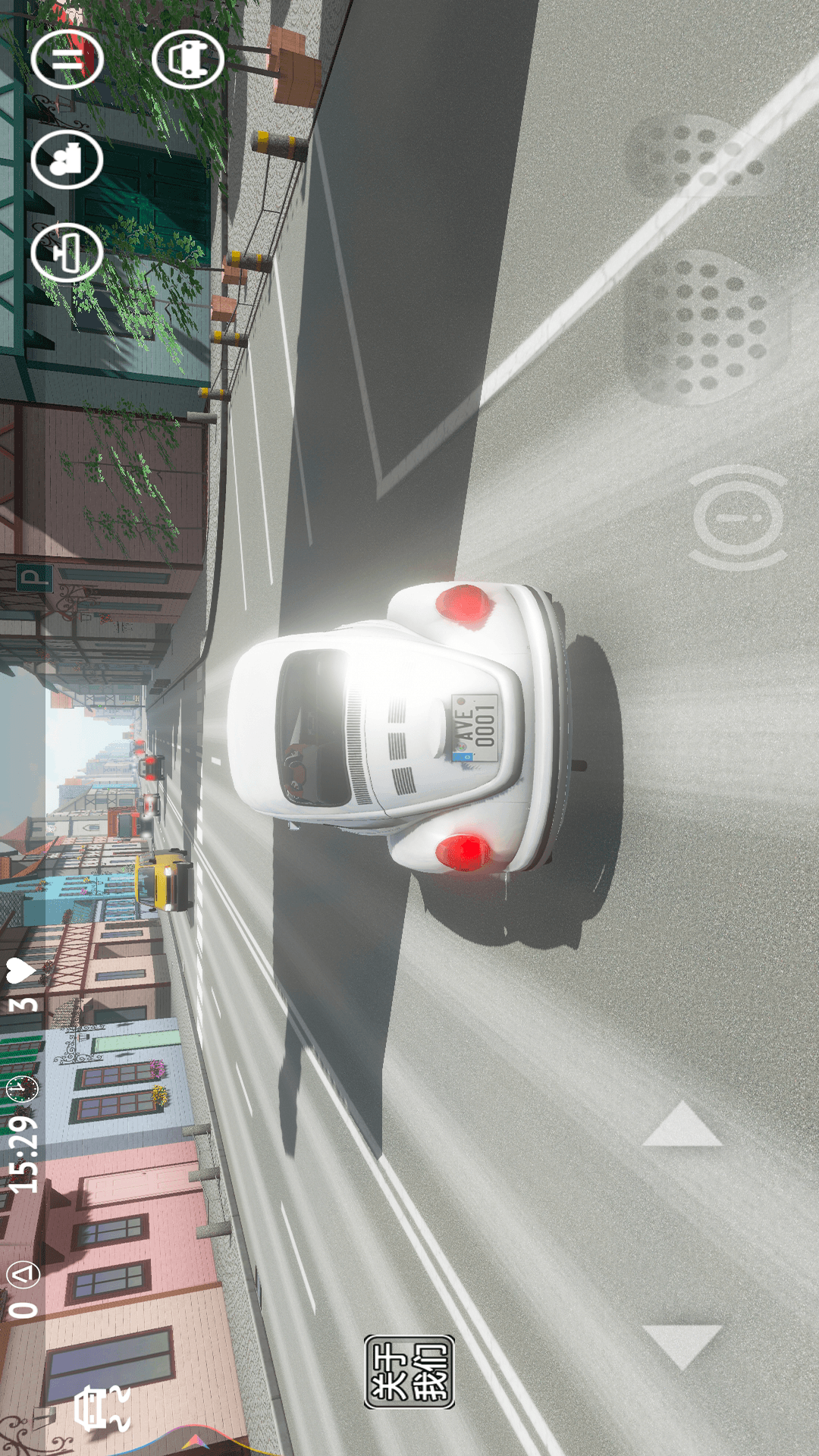
Task: Steer left with the downward-pointing arrow
Action: [x=682, y=1345]
